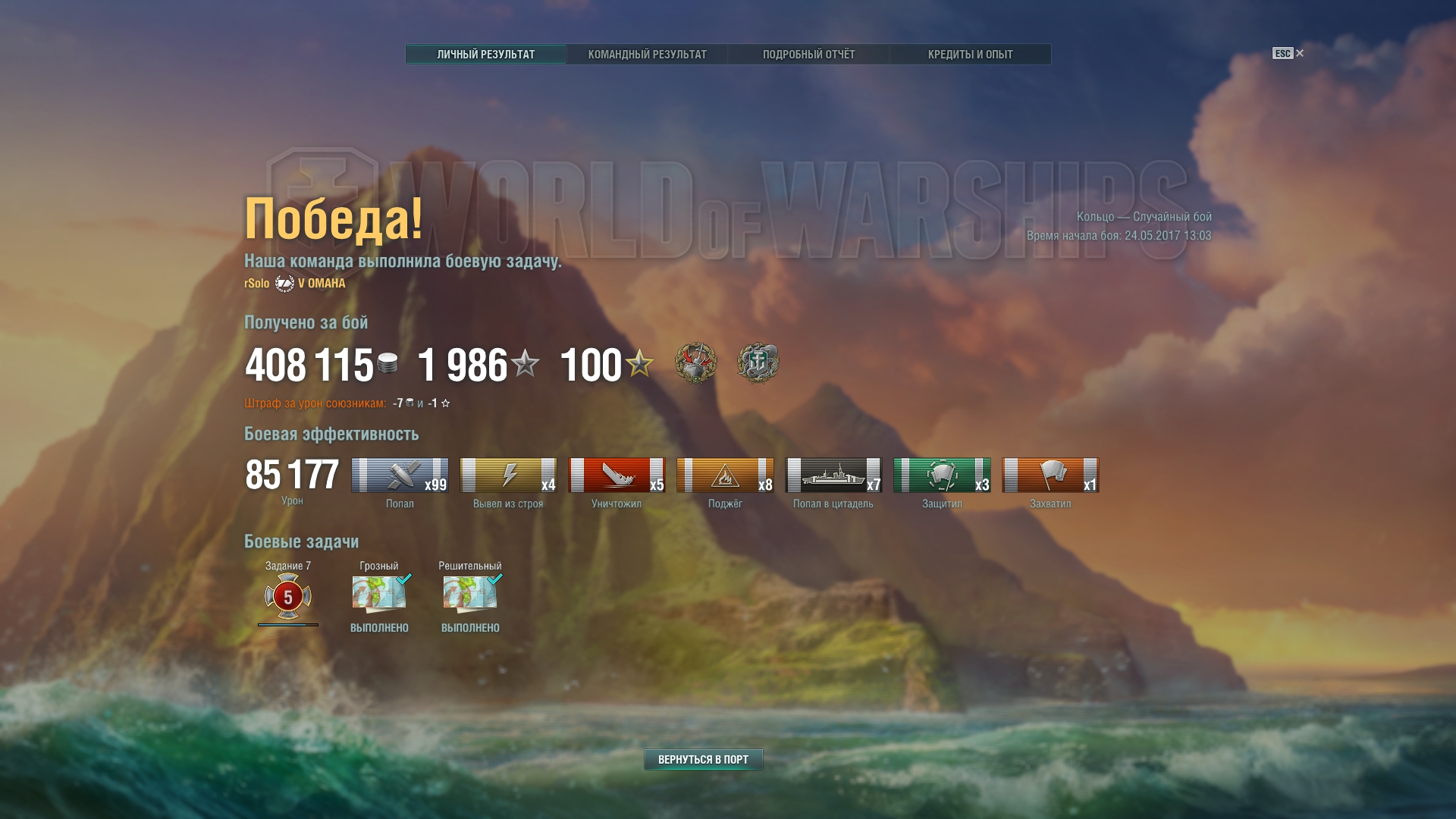1456x819 pixels.
Task: Select the completed Решительный task
Action: click(x=470, y=595)
